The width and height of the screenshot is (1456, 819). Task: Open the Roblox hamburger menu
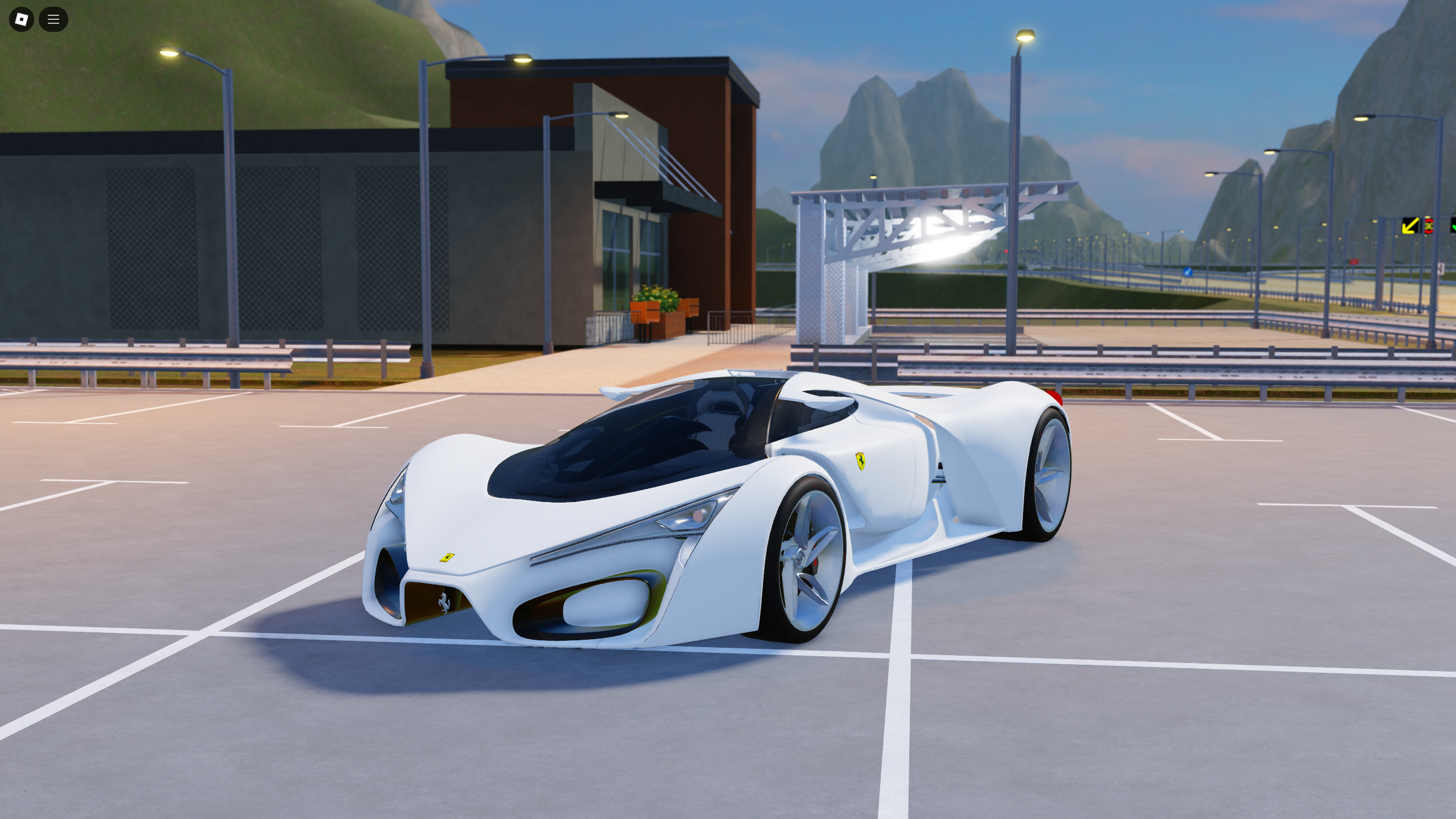pos(53,19)
